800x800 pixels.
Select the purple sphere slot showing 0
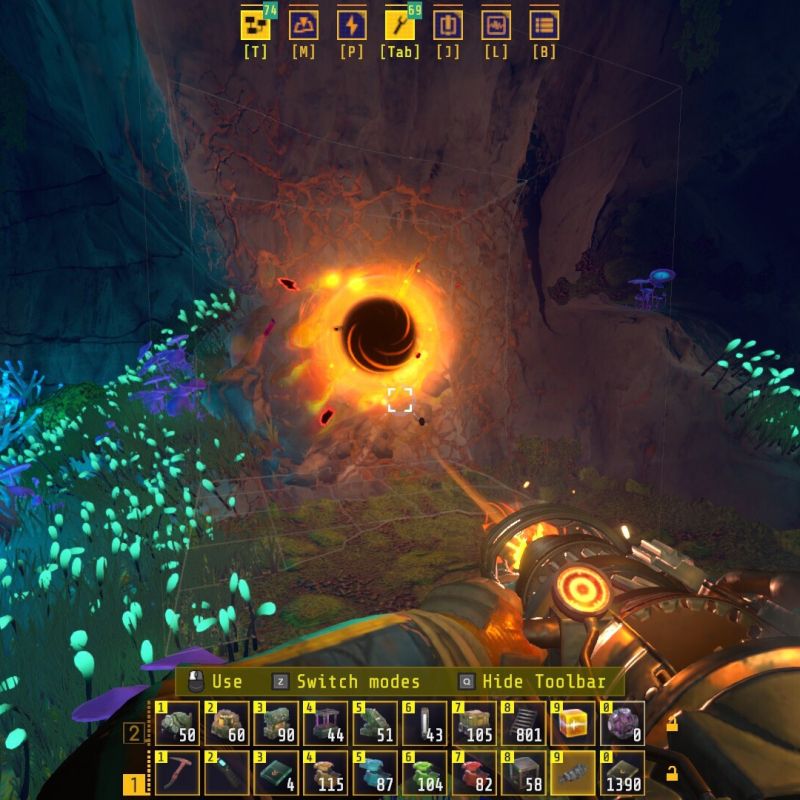point(621,723)
